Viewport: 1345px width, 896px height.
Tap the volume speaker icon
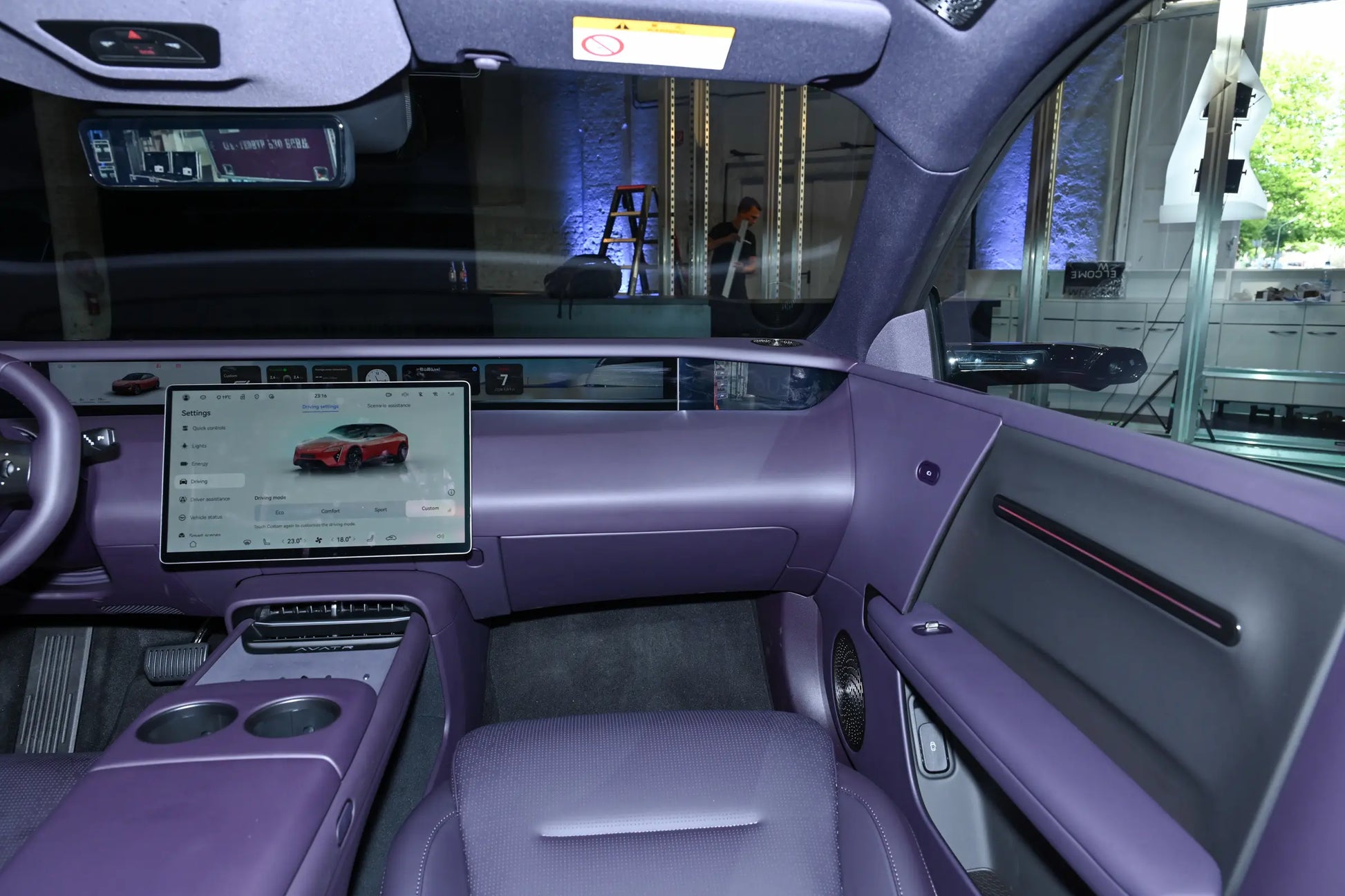[x=440, y=536]
